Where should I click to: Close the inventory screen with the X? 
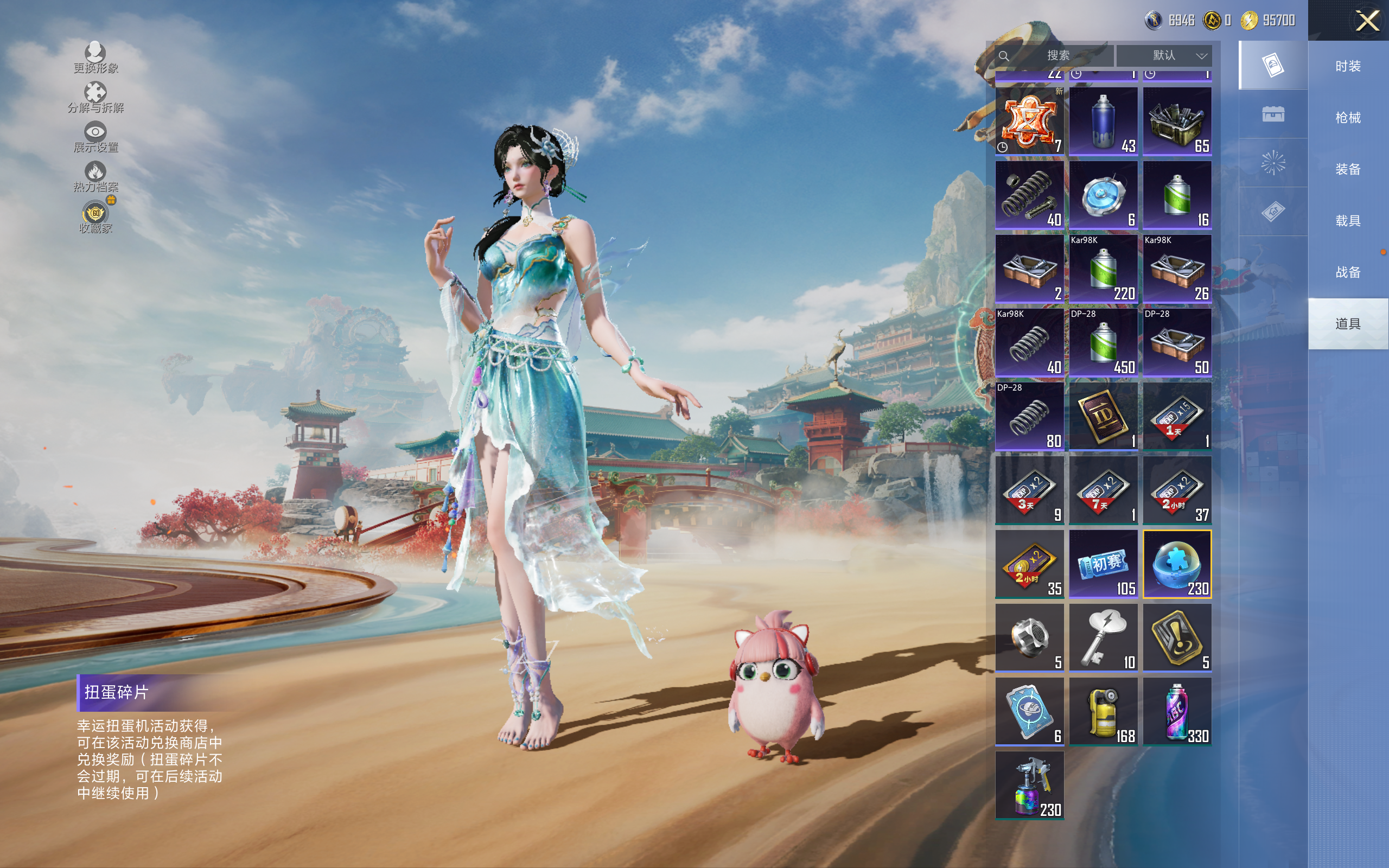coord(1367,21)
